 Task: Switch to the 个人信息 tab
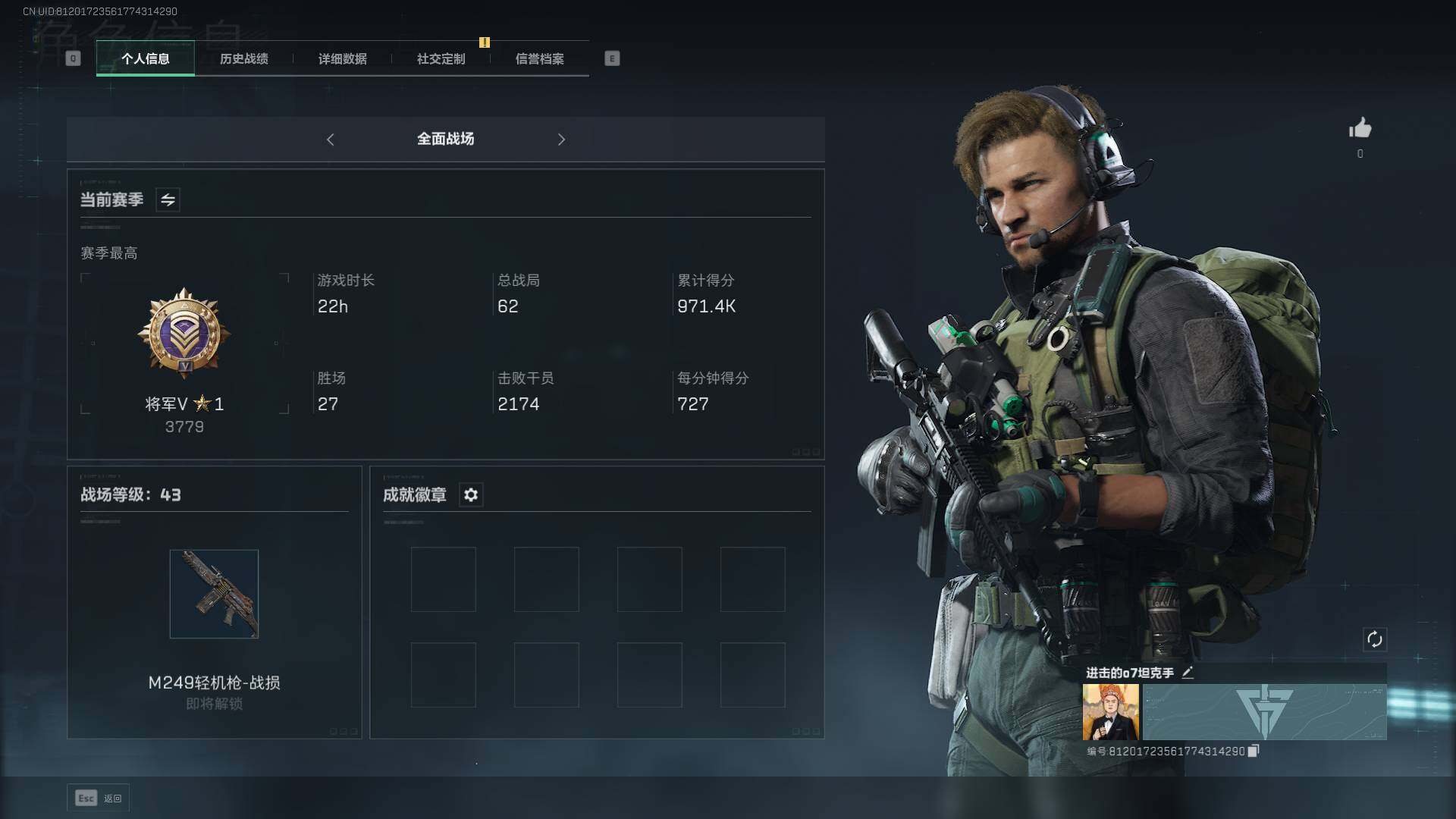(x=145, y=58)
